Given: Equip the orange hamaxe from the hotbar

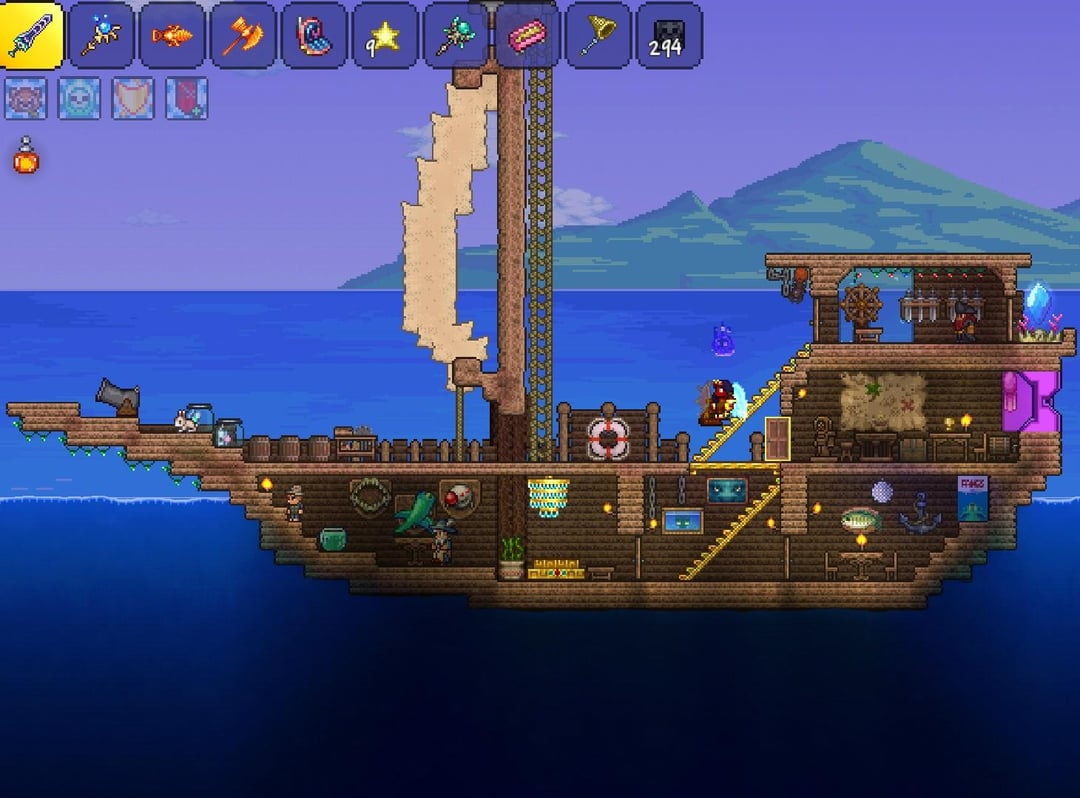Looking at the screenshot, I should coord(243,36).
